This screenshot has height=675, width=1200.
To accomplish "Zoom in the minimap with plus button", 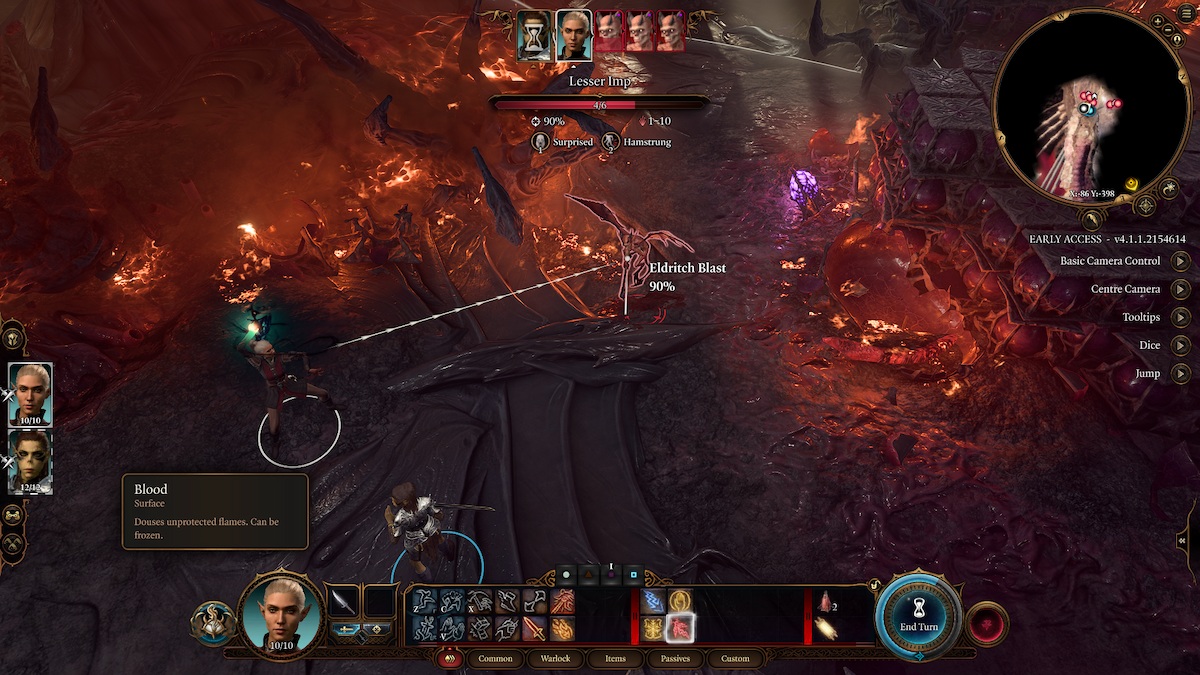I will [1157, 21].
